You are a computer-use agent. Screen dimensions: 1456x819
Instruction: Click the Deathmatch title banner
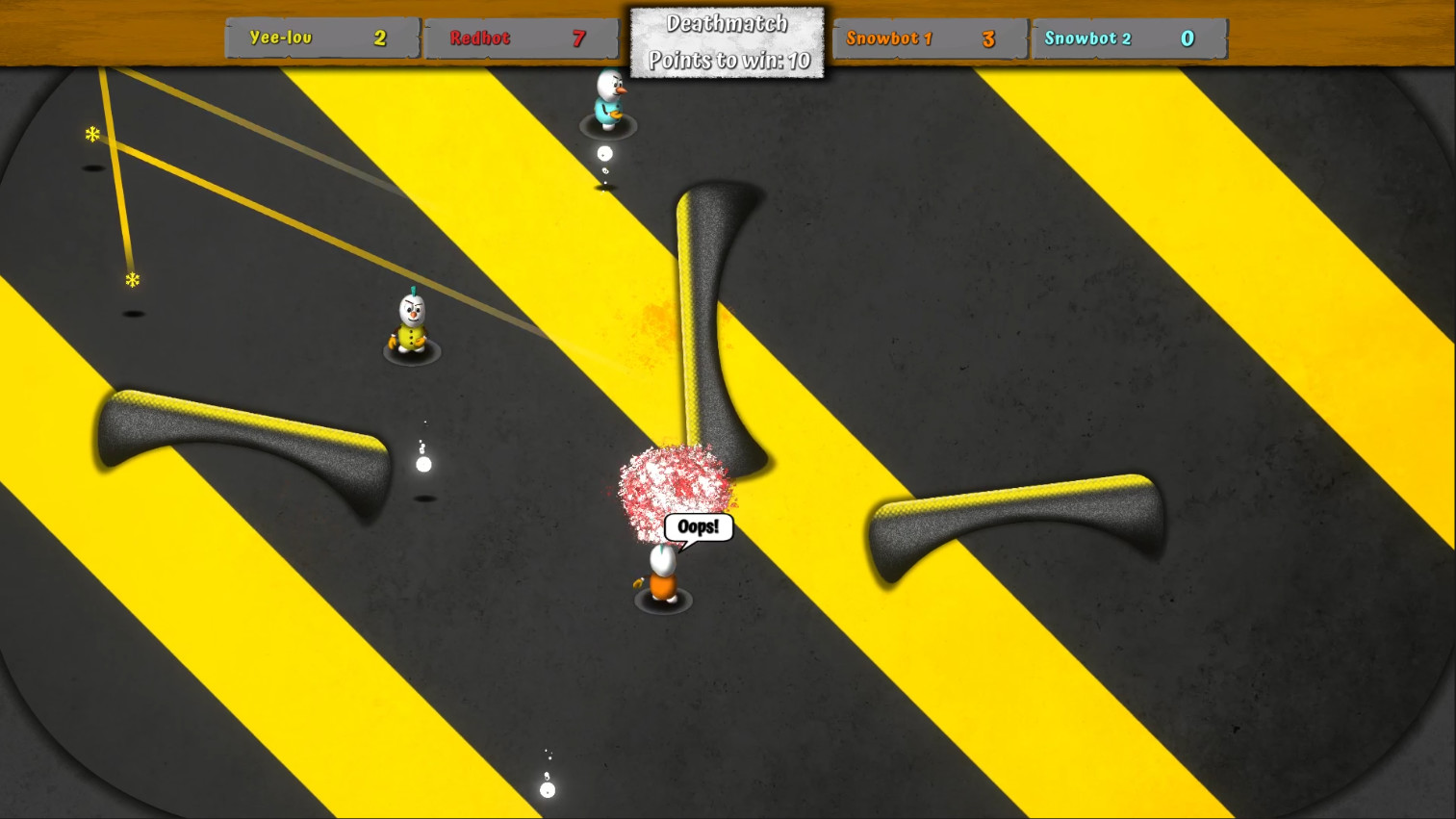727,22
